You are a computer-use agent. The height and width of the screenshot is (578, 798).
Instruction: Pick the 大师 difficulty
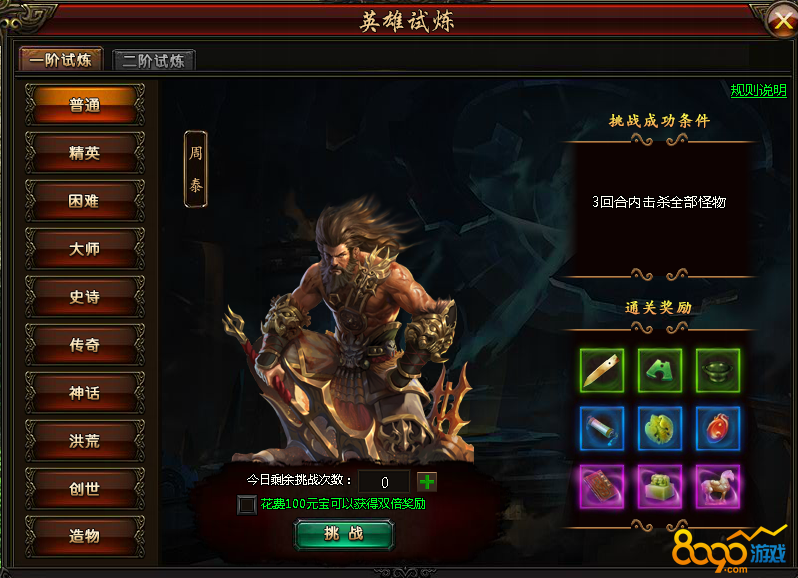click(85, 249)
